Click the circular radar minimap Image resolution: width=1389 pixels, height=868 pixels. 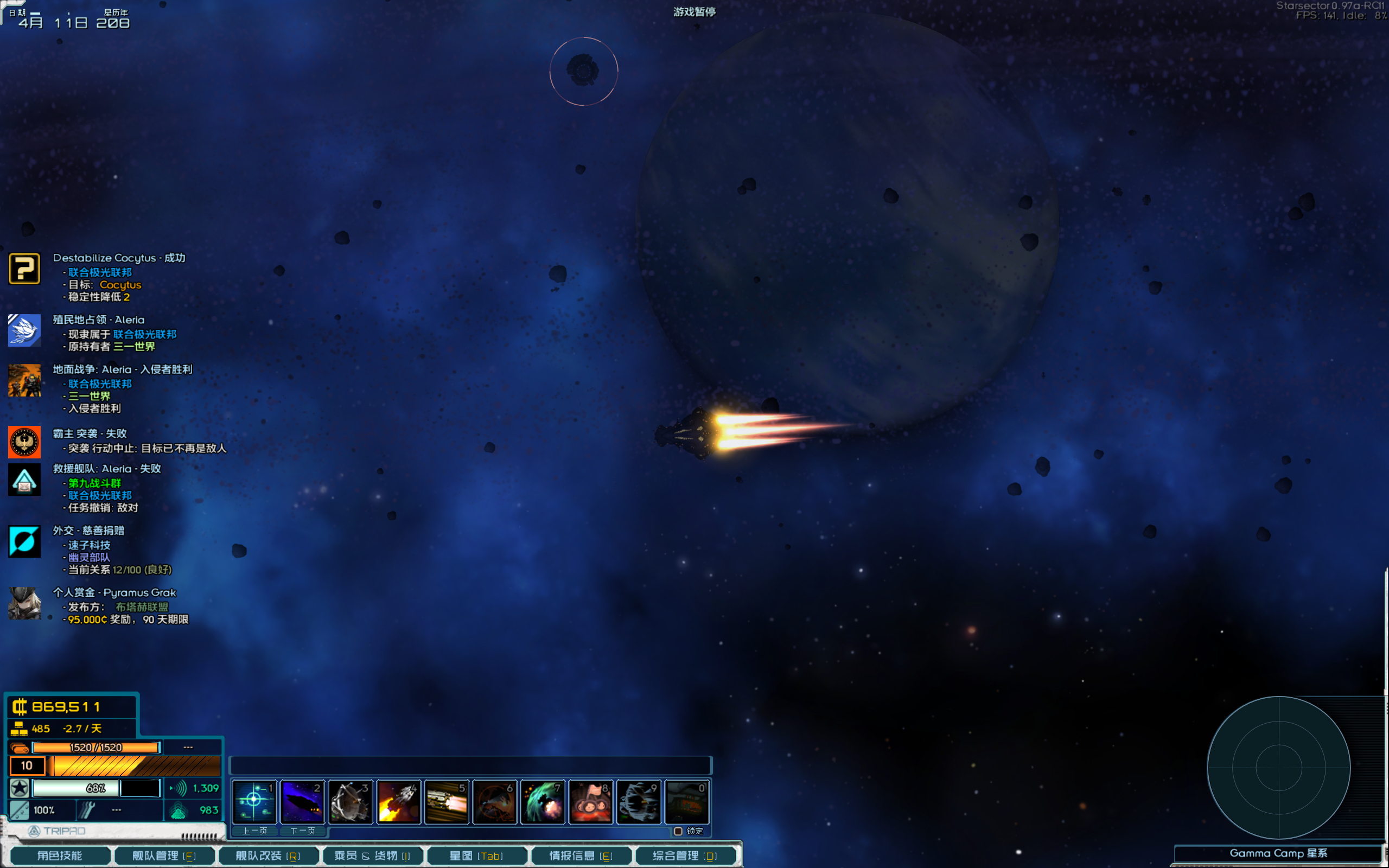(x=1279, y=768)
